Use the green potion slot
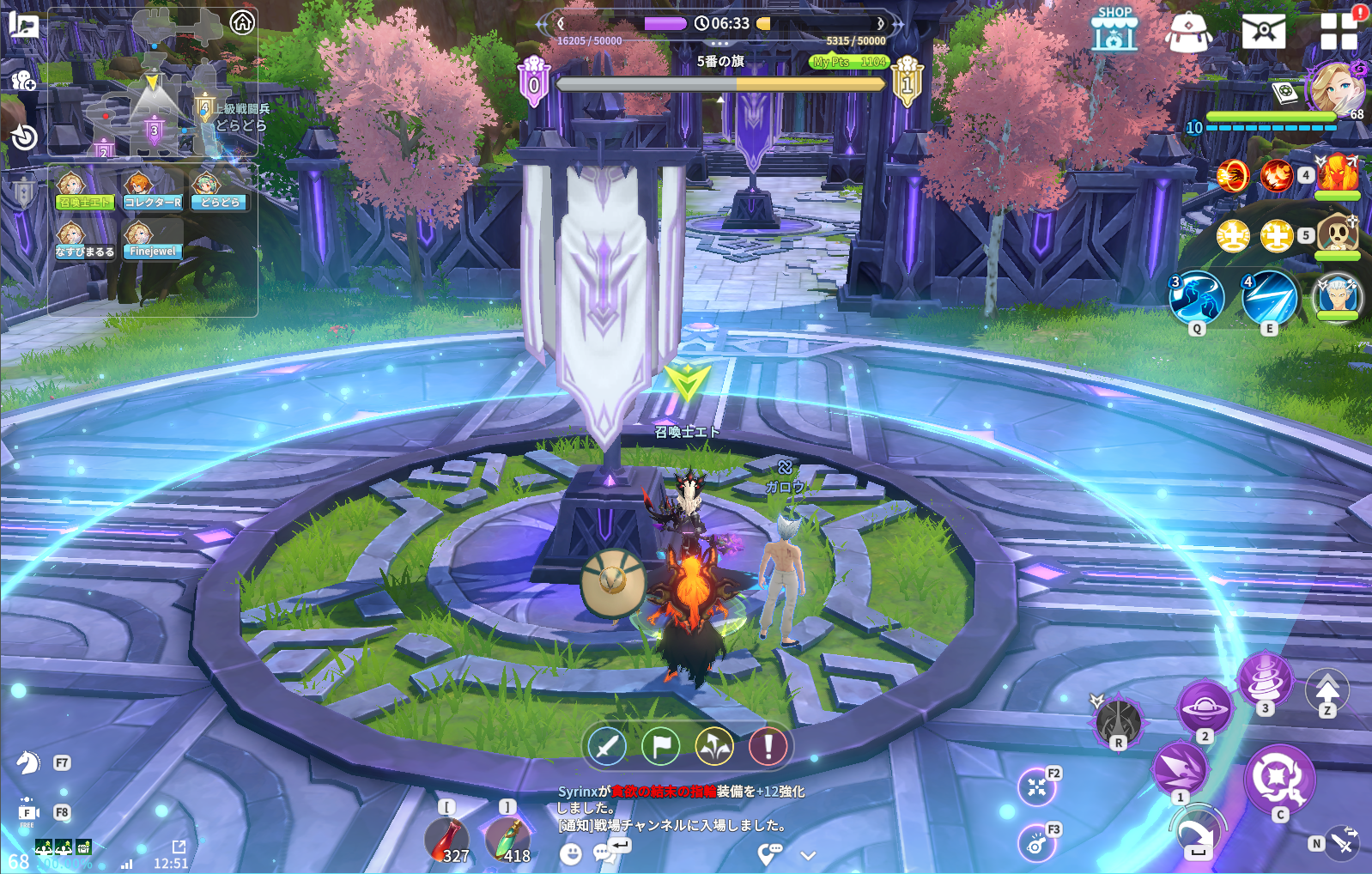 508,839
